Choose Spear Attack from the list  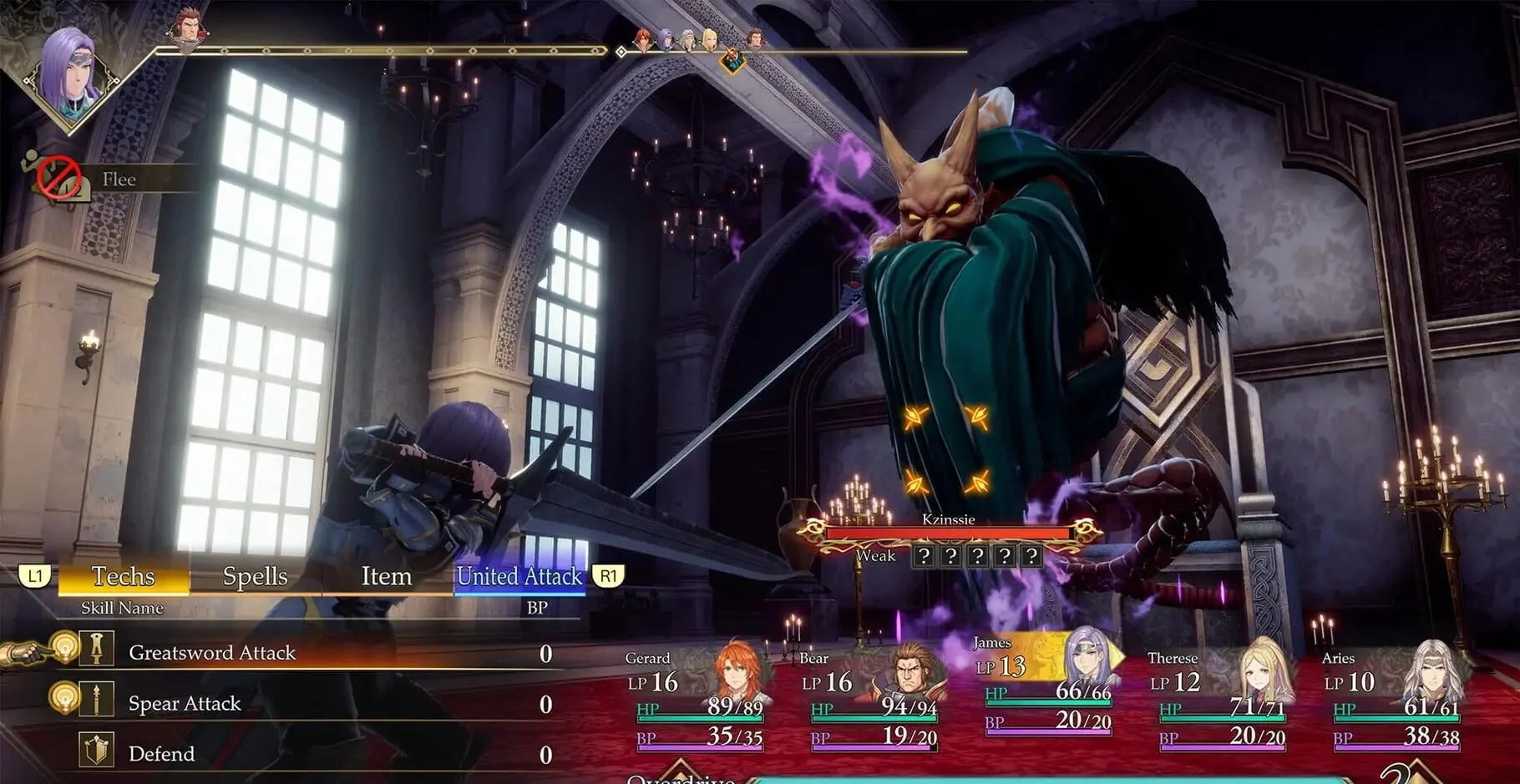(x=185, y=704)
